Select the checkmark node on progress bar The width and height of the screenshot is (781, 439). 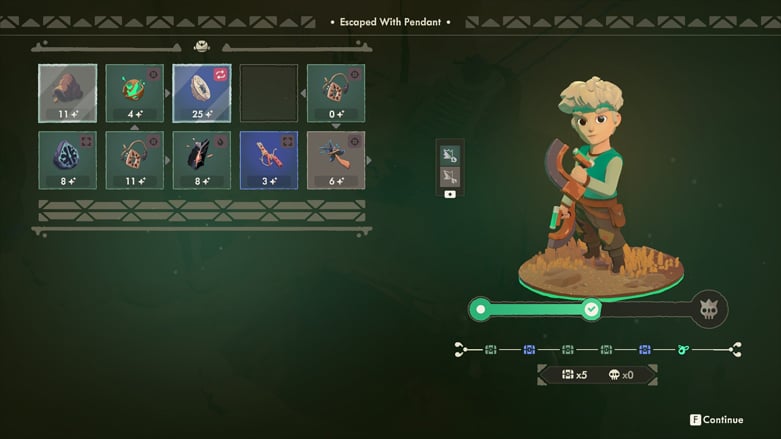pyautogui.click(x=592, y=310)
